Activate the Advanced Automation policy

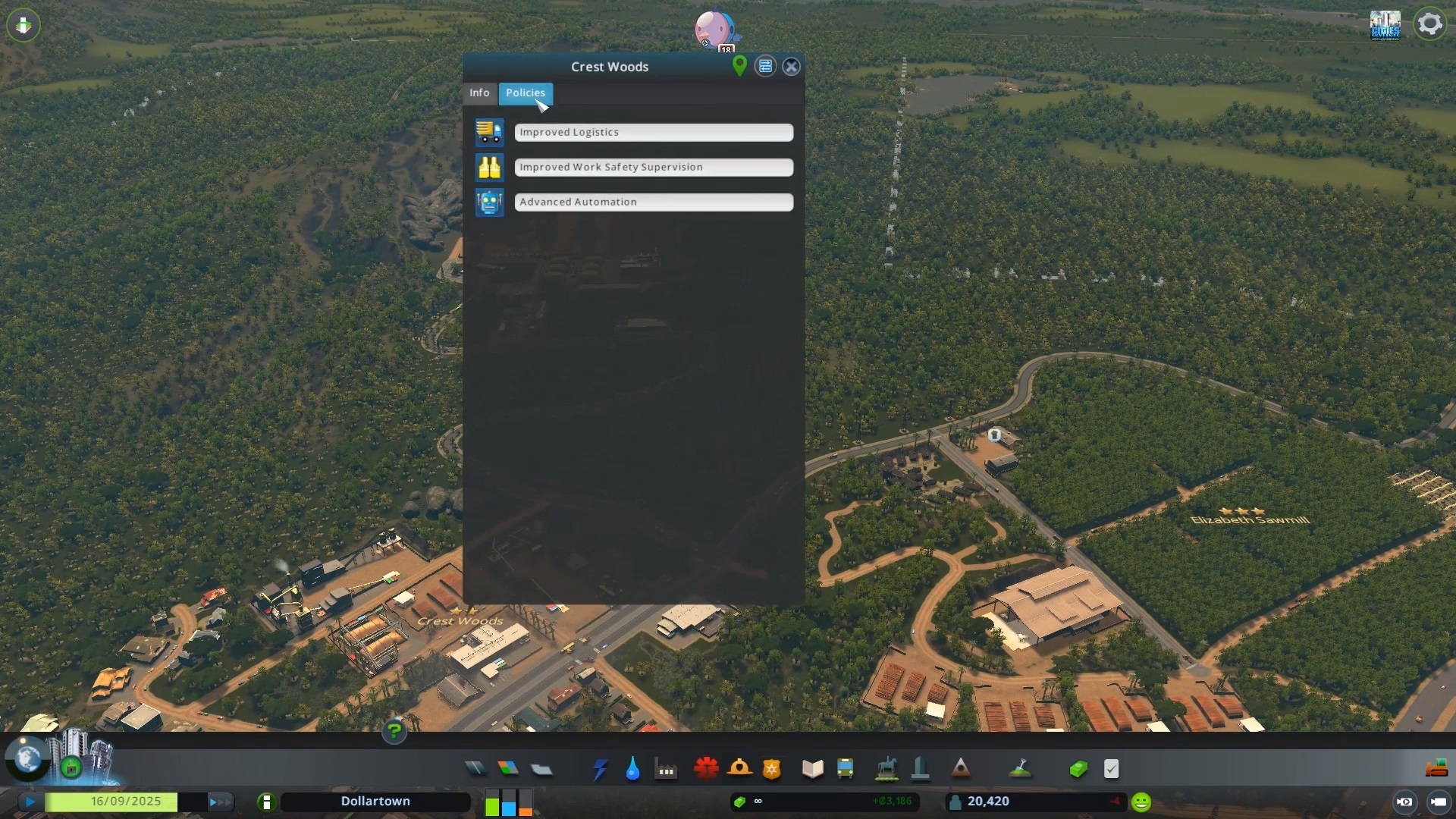[653, 202]
